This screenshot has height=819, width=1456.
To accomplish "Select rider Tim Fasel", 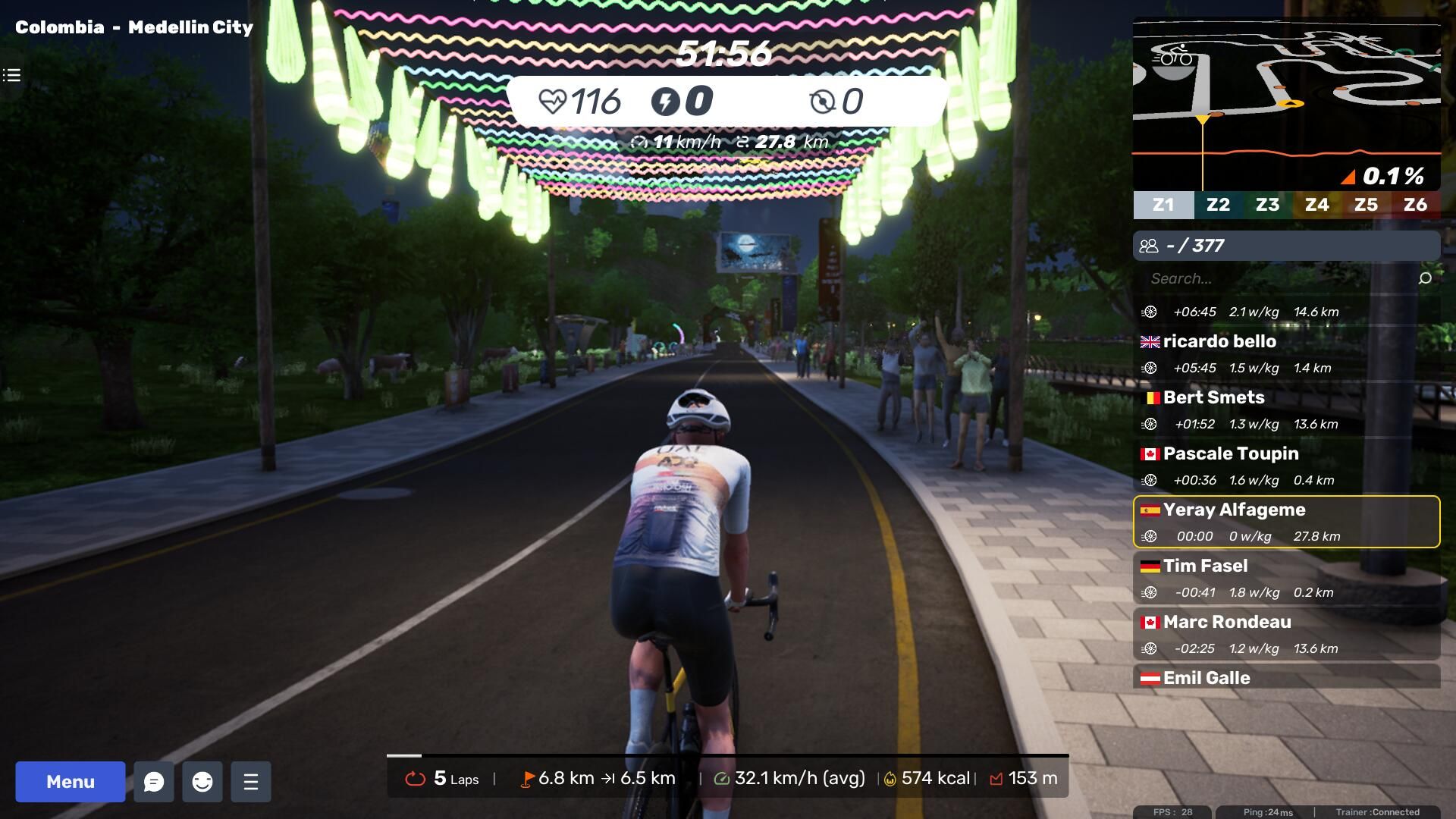I will pos(1286,578).
